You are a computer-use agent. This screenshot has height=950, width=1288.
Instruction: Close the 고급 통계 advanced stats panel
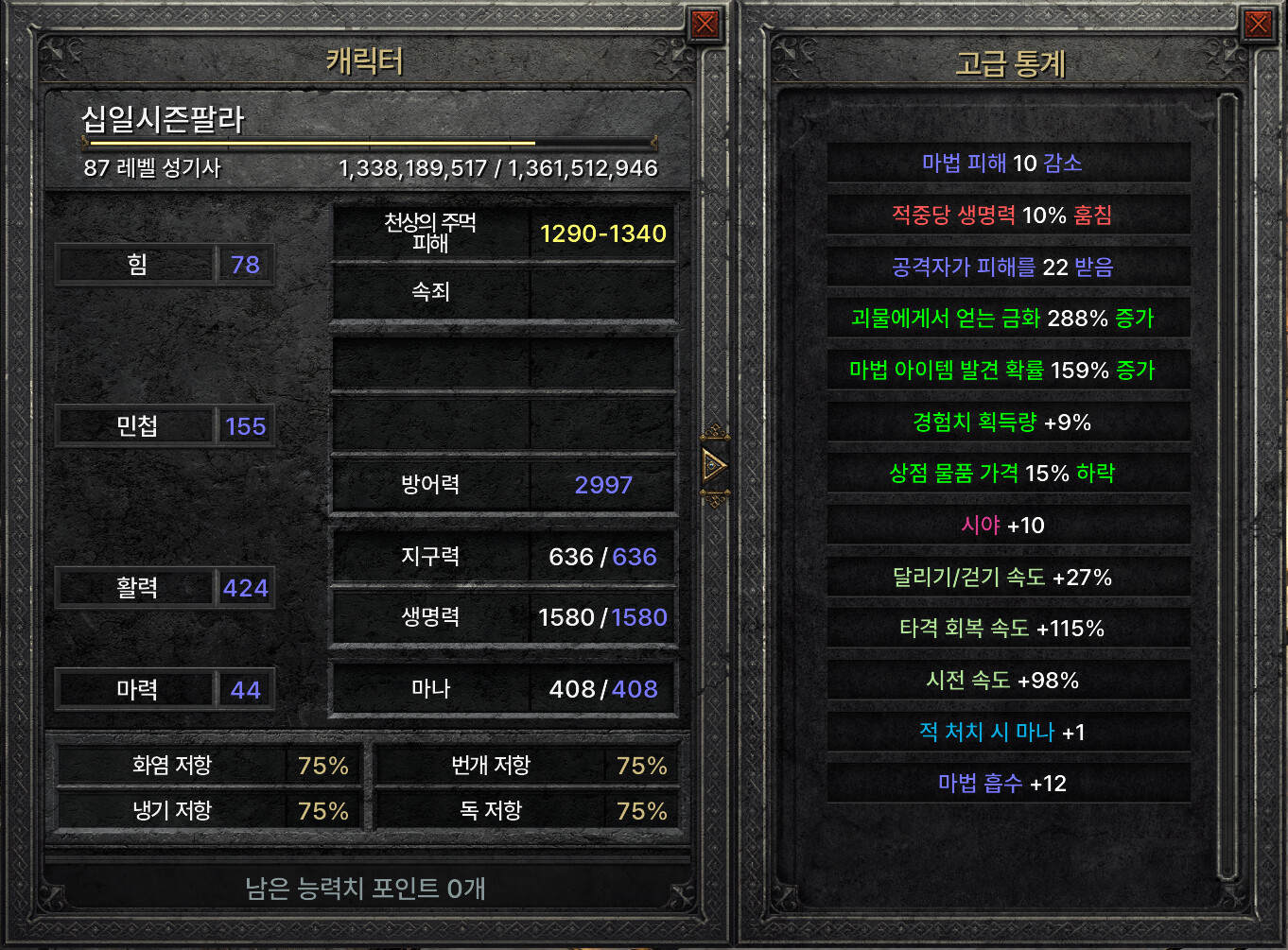1258,24
